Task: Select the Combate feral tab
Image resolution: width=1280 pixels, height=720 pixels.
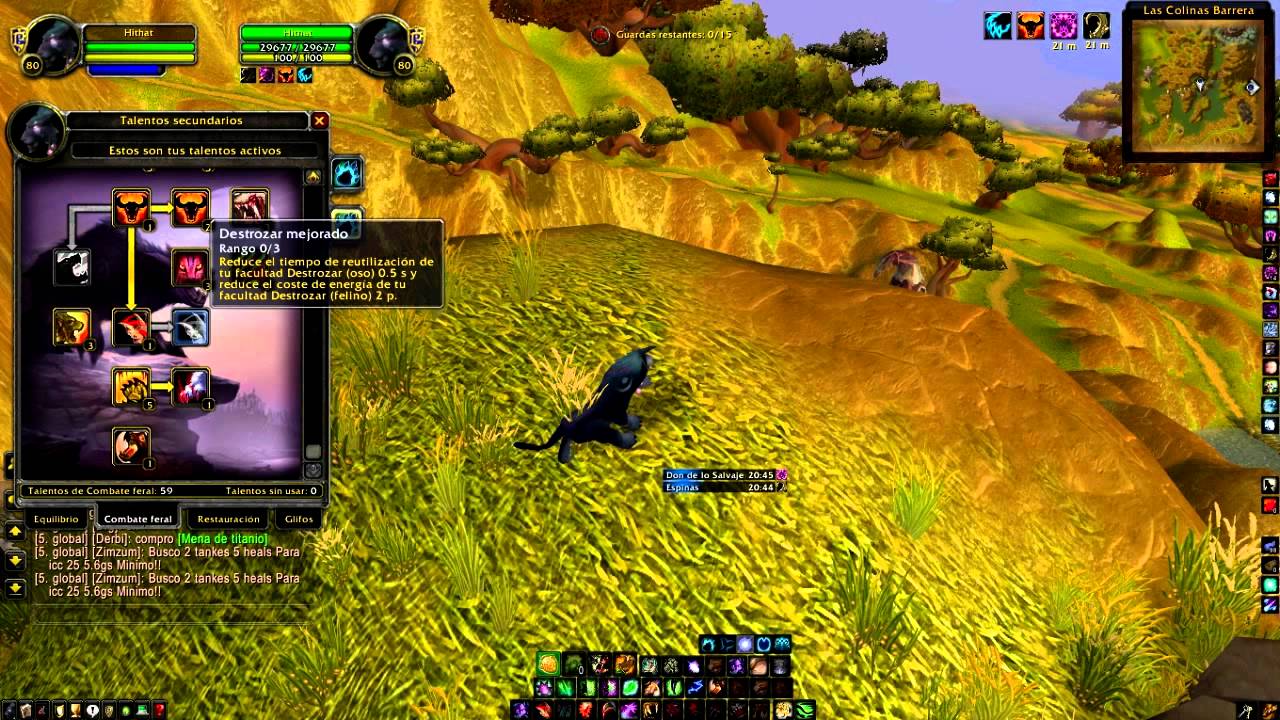Action: [138, 519]
